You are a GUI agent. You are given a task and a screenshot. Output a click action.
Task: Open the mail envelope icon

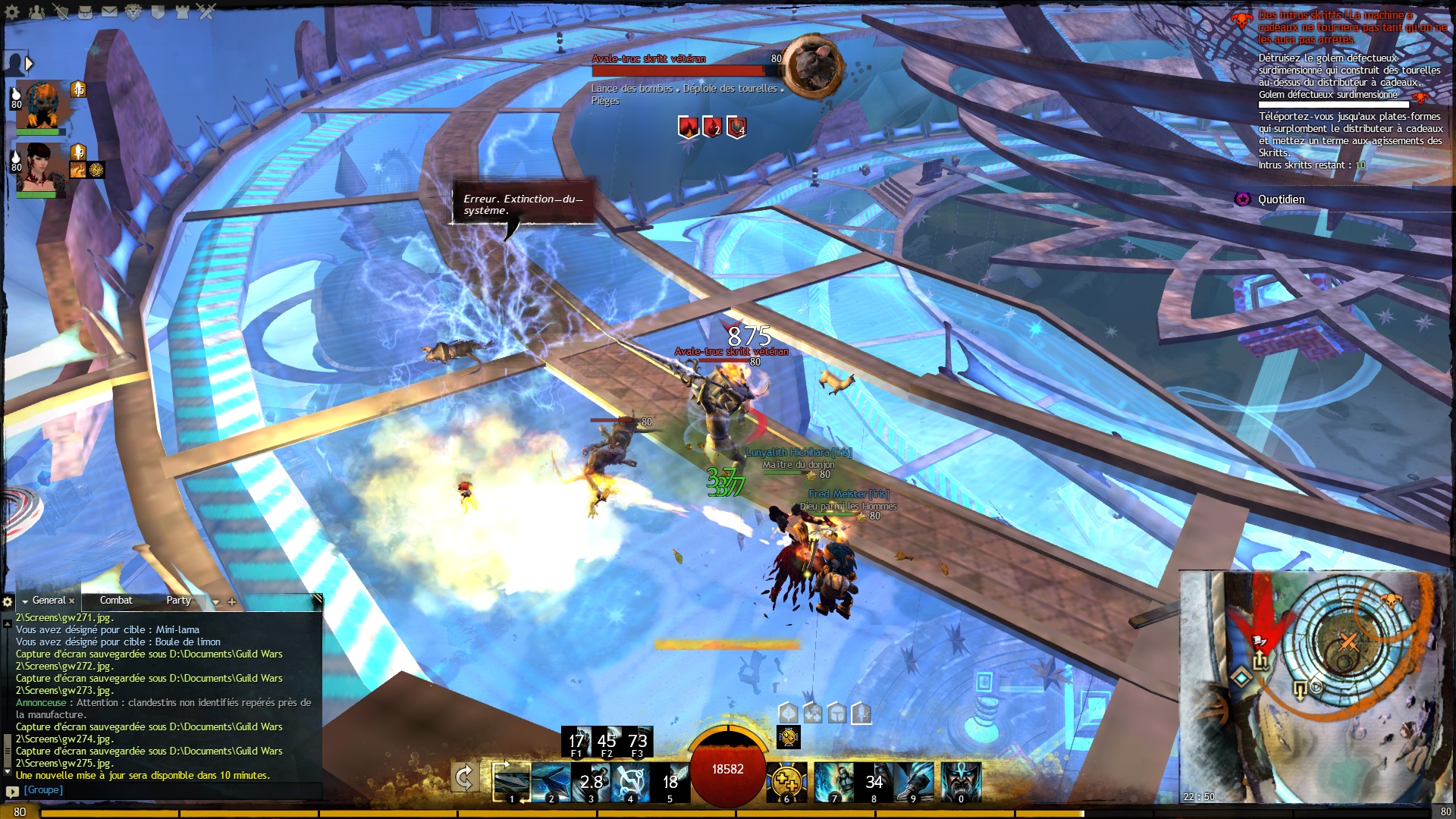pyautogui.click(x=109, y=12)
